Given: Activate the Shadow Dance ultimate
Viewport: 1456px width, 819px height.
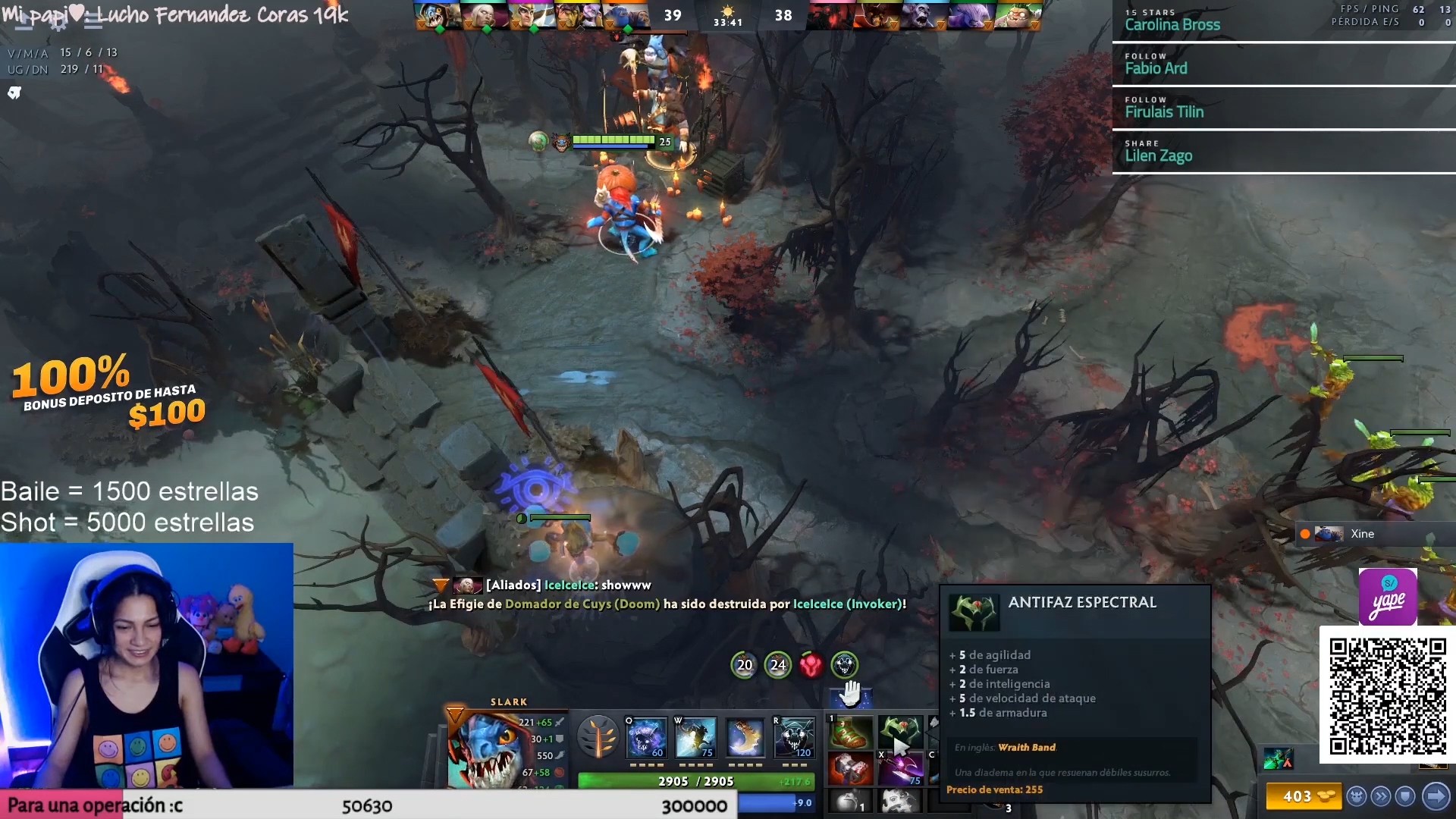Looking at the screenshot, I should point(794,737).
